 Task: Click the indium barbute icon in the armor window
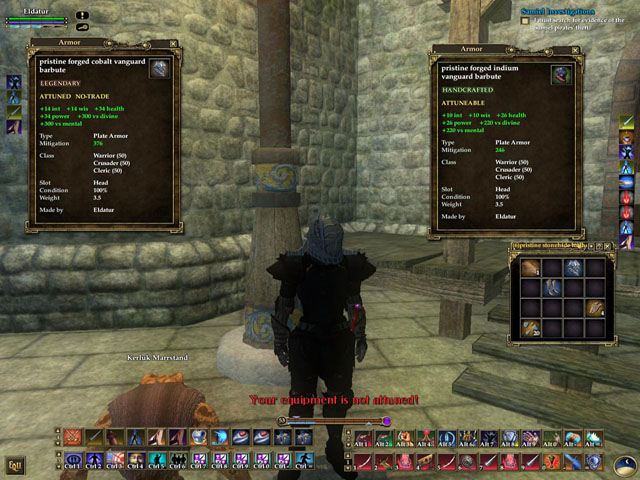(x=561, y=75)
